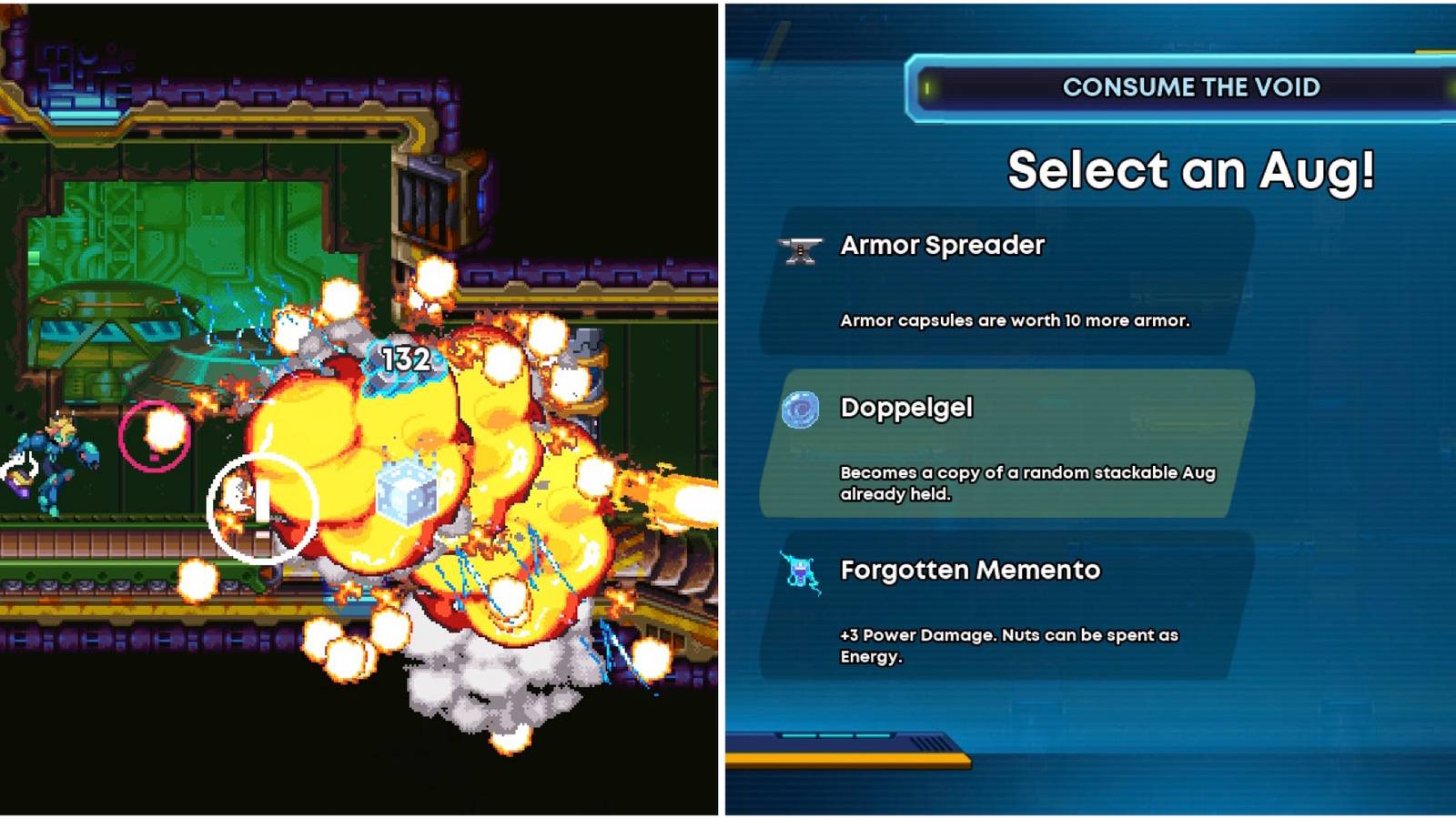Click the green indicator light left of the header
Screen dimensions: 1456x819
click(927, 88)
